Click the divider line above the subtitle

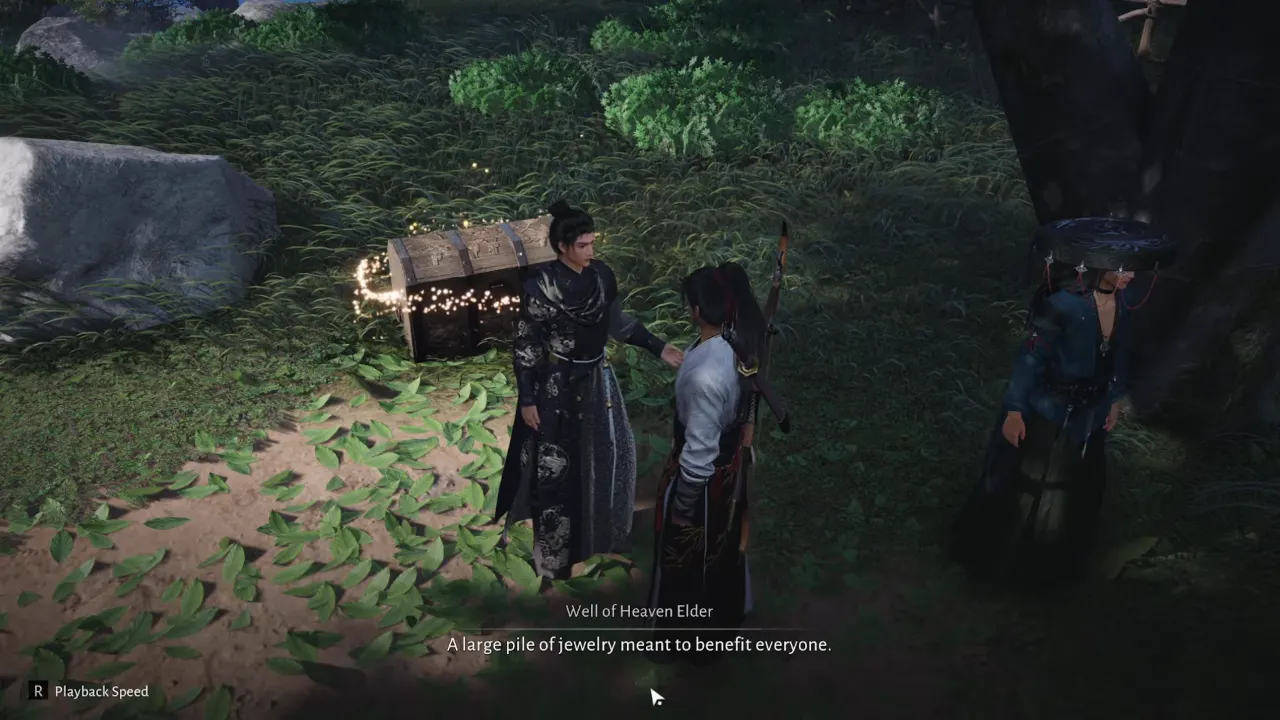pyautogui.click(x=639, y=627)
